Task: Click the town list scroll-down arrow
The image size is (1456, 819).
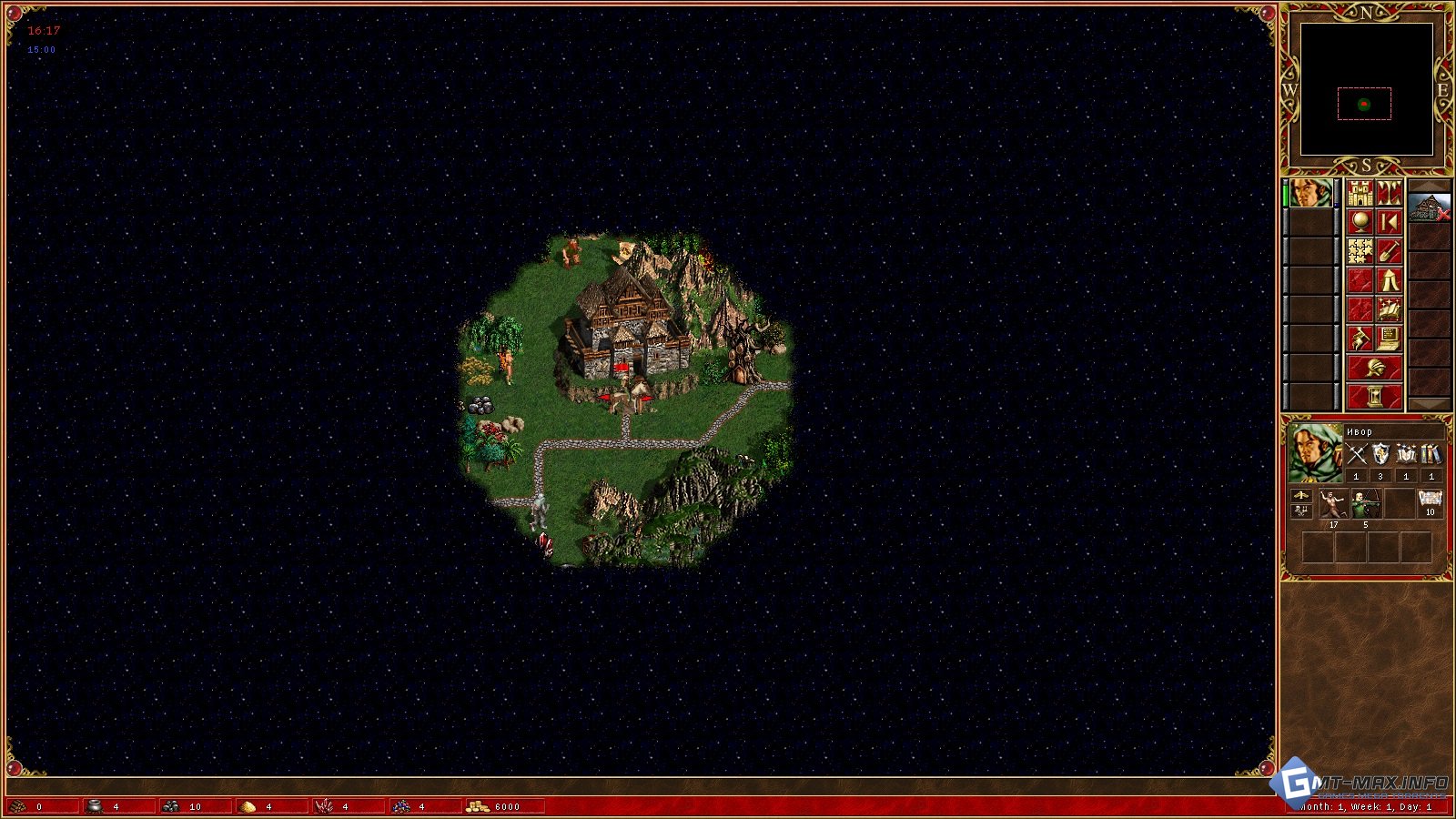Action: 1429,404
